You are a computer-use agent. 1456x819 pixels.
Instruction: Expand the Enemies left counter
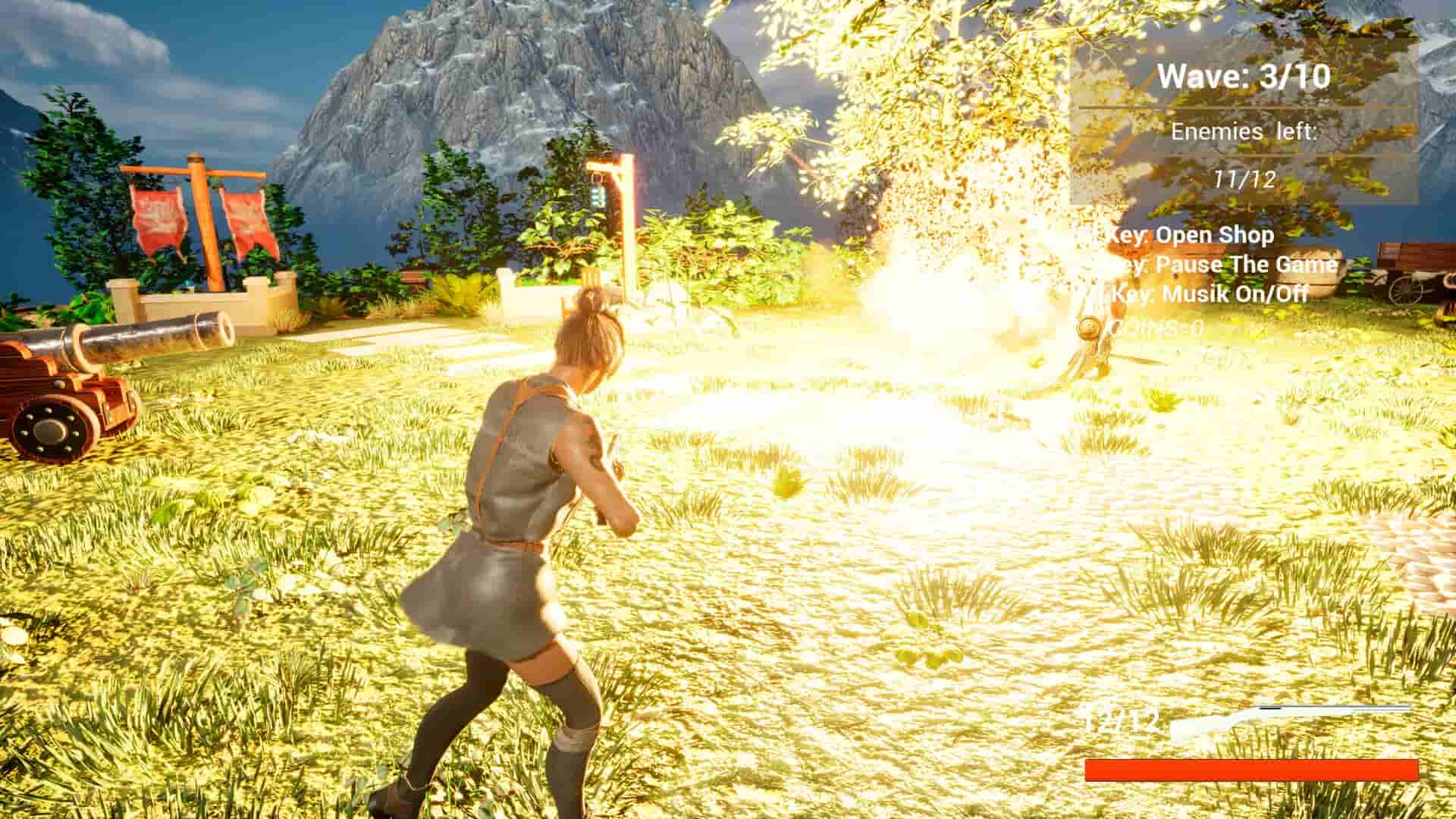(1244, 133)
